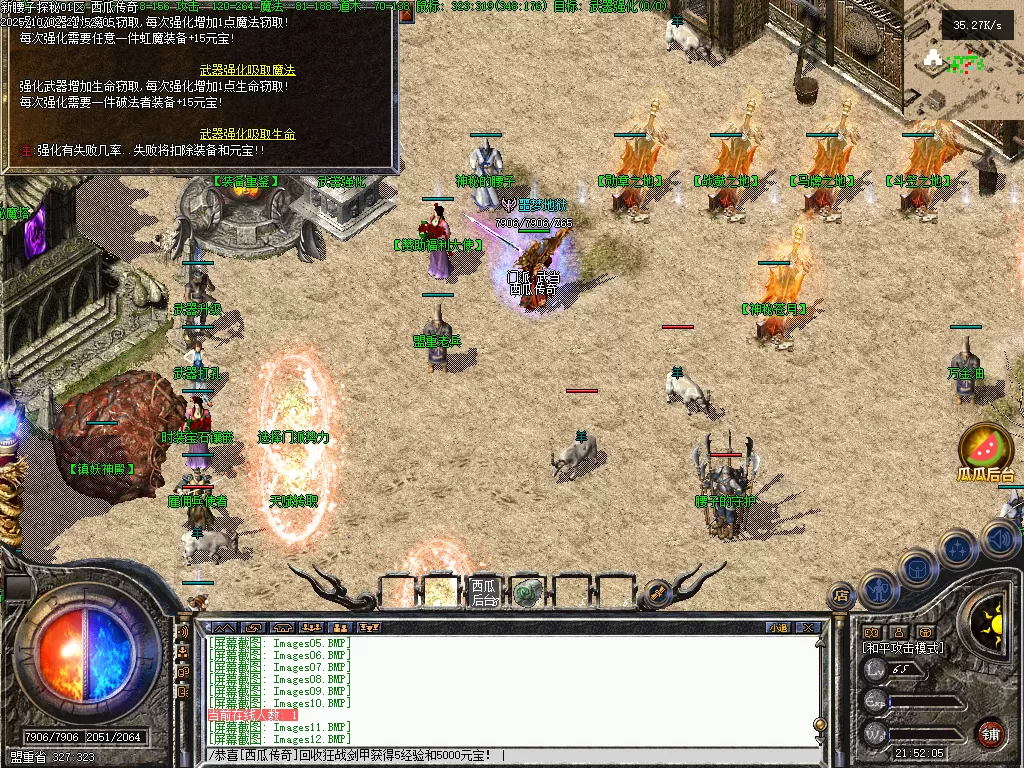Screen dimensions: 1024x768
Task: Toggle sound with the speaker button
Action: point(999,540)
